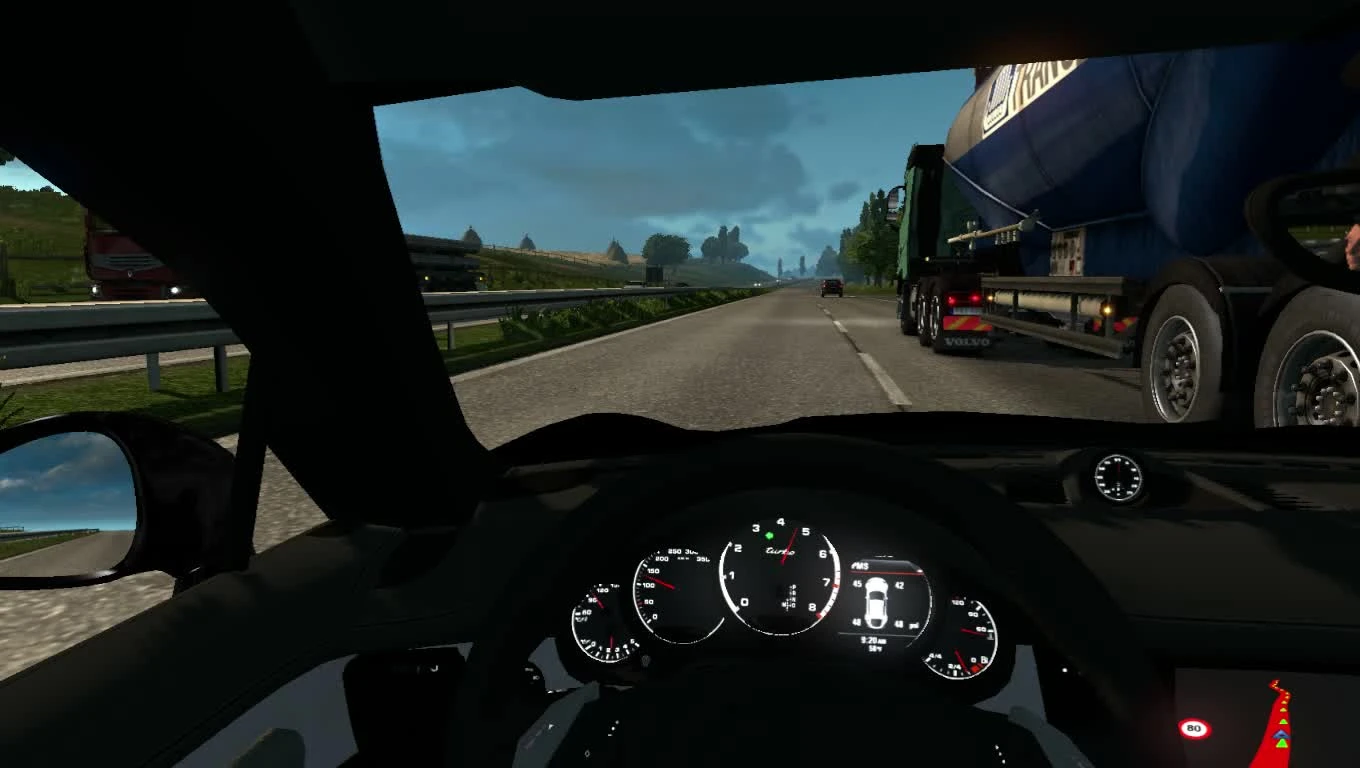Click the trailer license plate of the Volvo truck
This screenshot has width=1360, height=768.
(x=967, y=309)
